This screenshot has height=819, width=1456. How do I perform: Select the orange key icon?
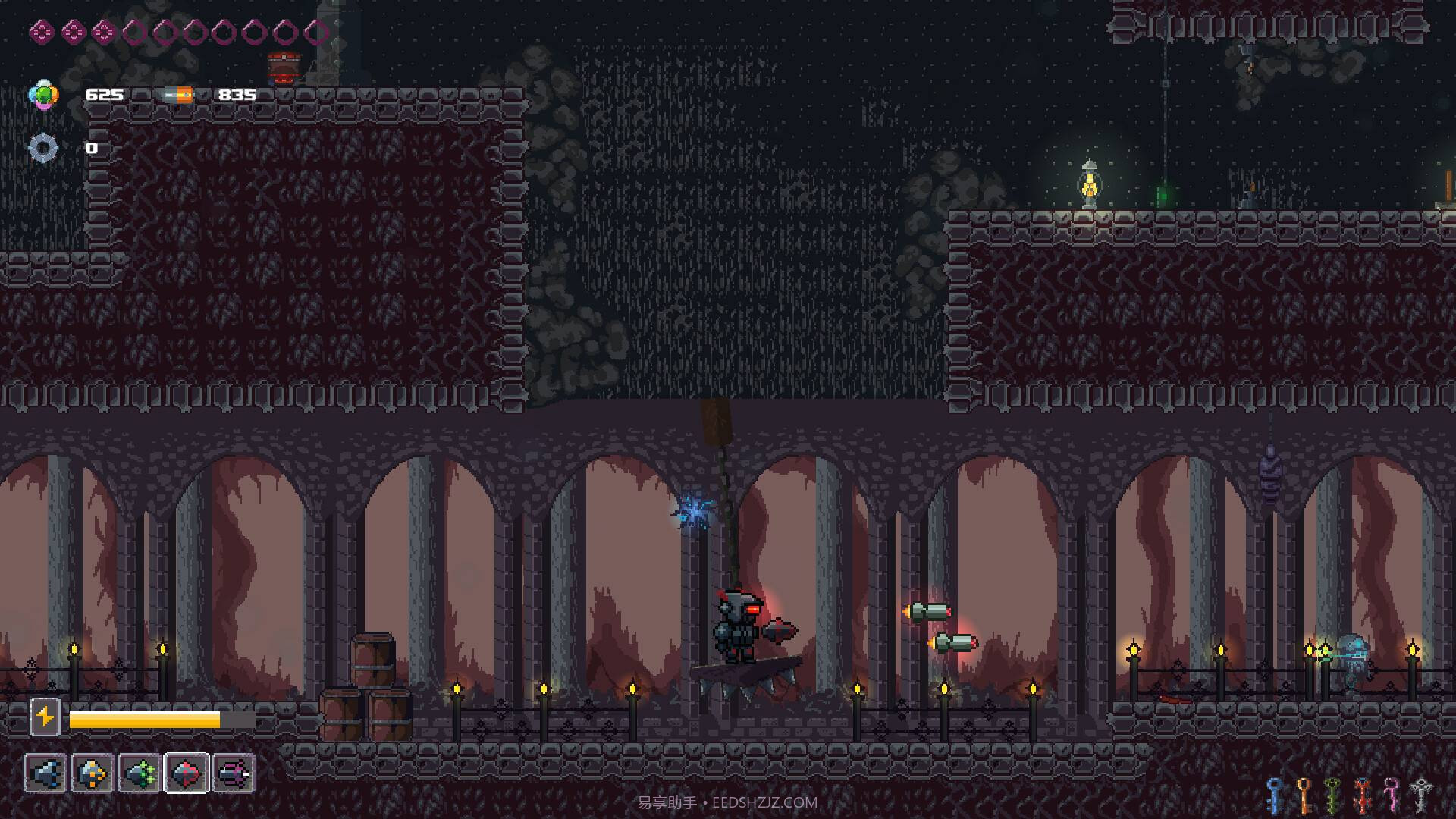tap(1304, 795)
